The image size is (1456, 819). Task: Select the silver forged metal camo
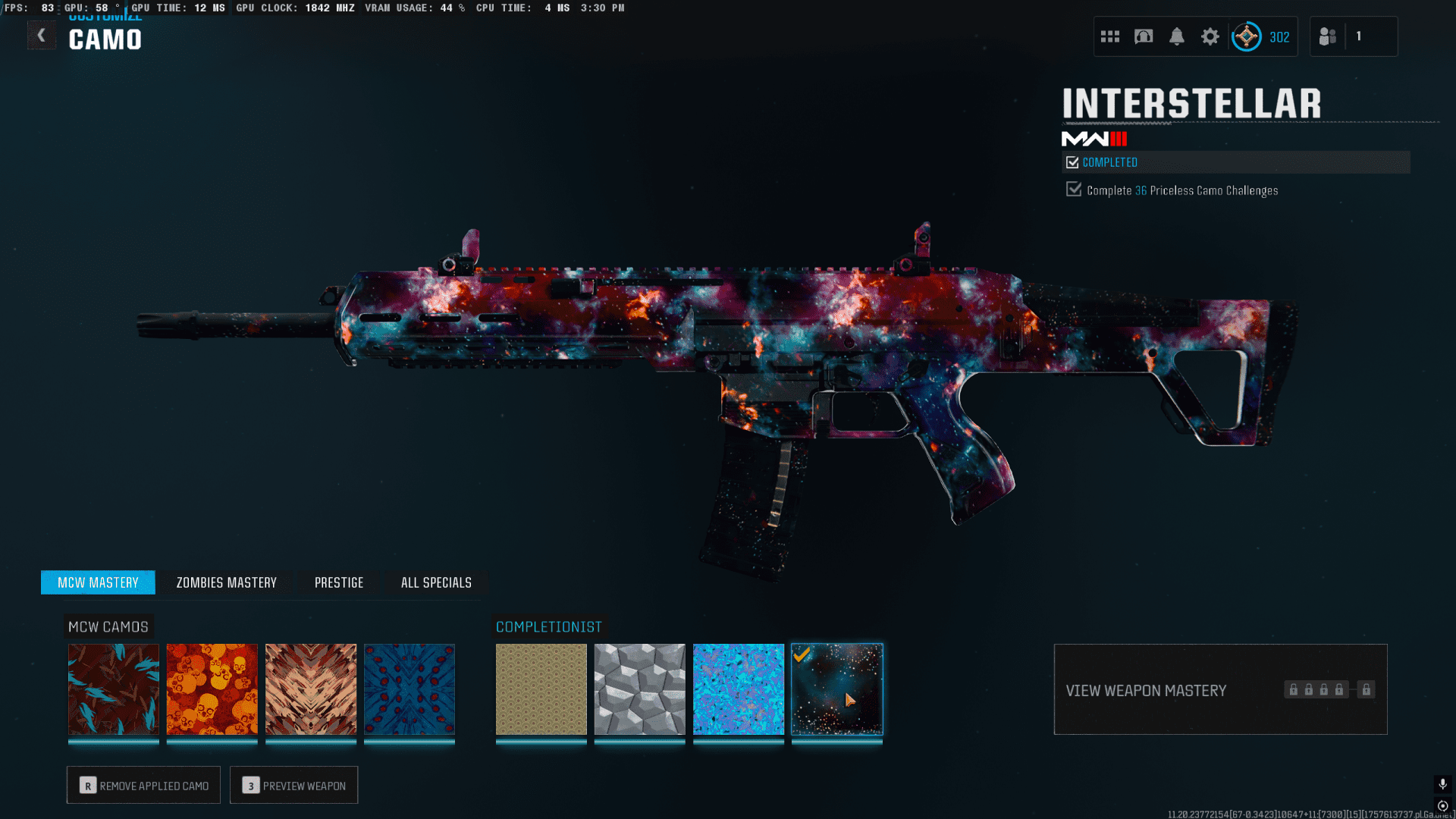[640, 689]
